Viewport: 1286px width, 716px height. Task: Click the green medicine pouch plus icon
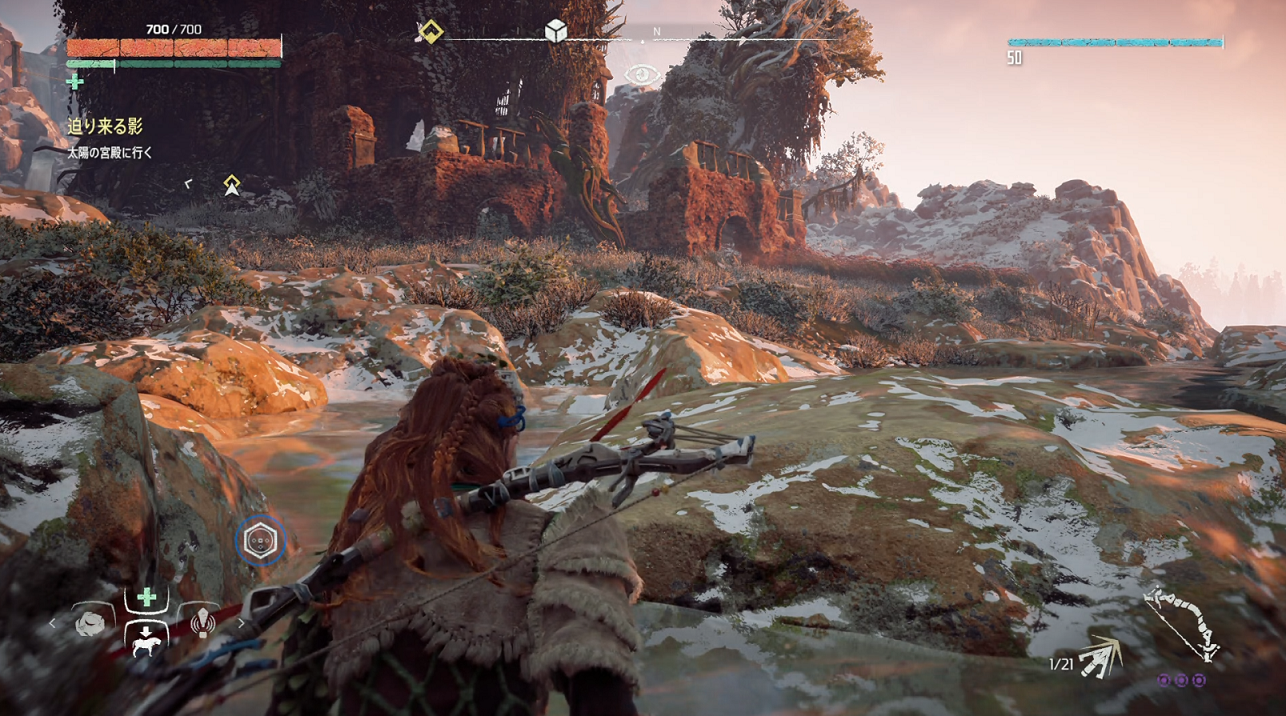[x=75, y=82]
